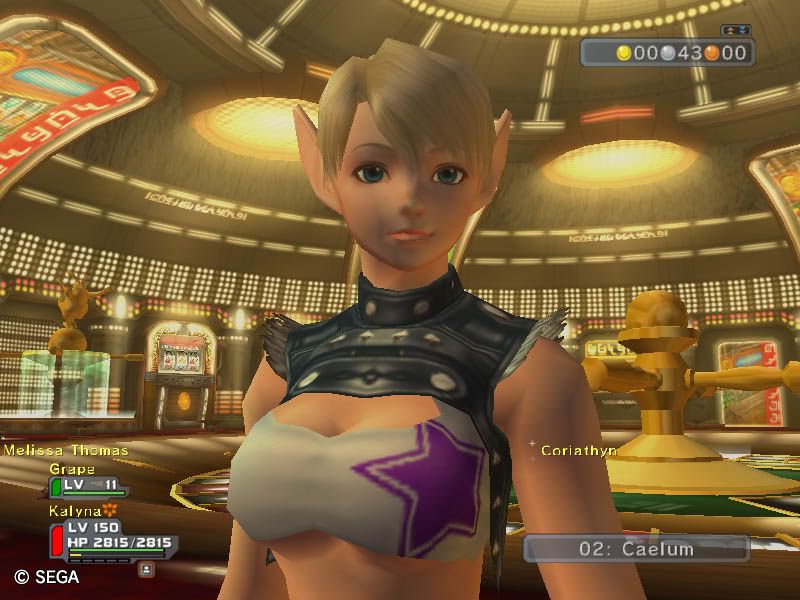Select the Melissa Thomas player name tag
The image size is (800, 600).
click(x=66, y=451)
